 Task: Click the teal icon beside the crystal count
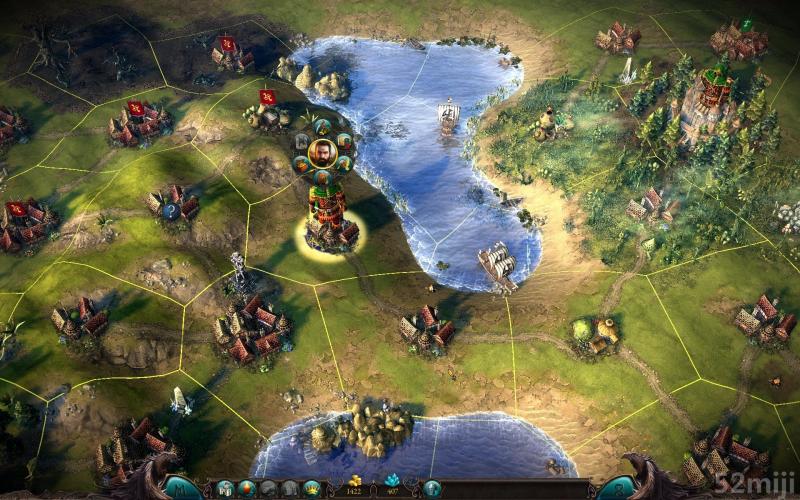point(432,488)
